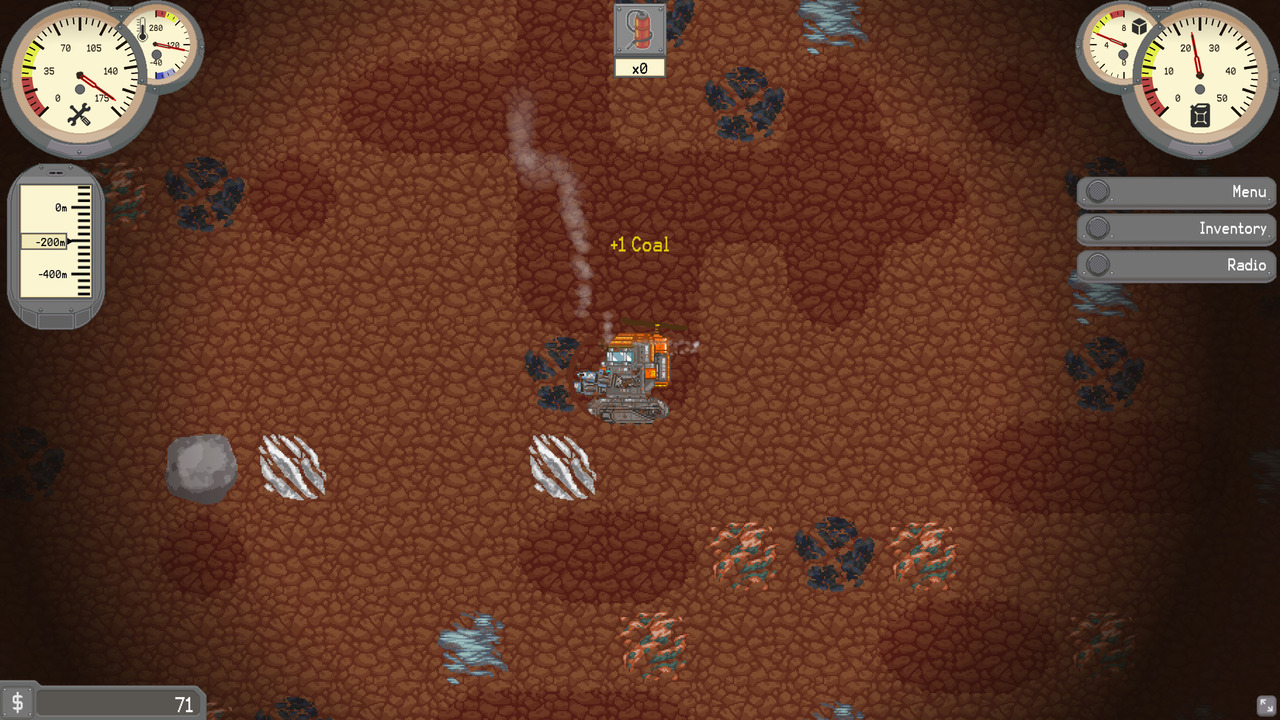Click the x0 dynamite count label
1280x720 pixels.
pos(639,68)
